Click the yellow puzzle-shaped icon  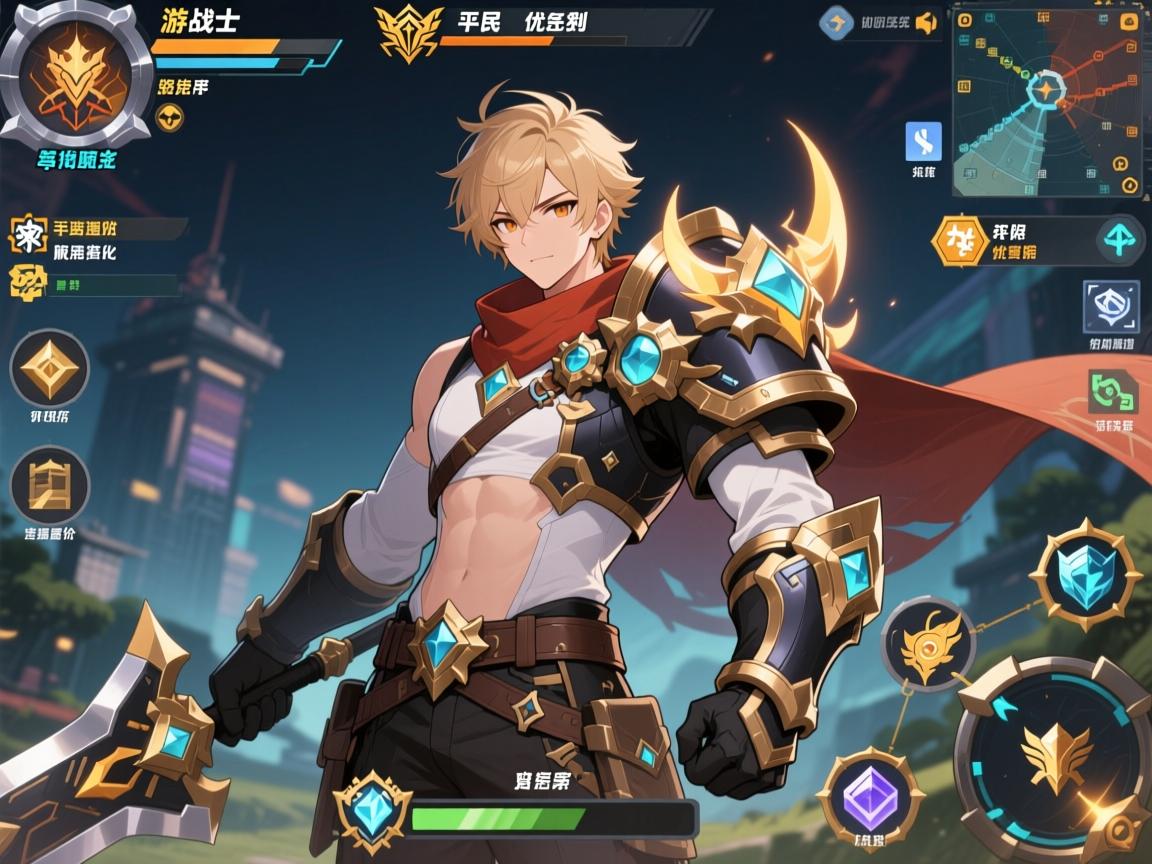coord(27,283)
